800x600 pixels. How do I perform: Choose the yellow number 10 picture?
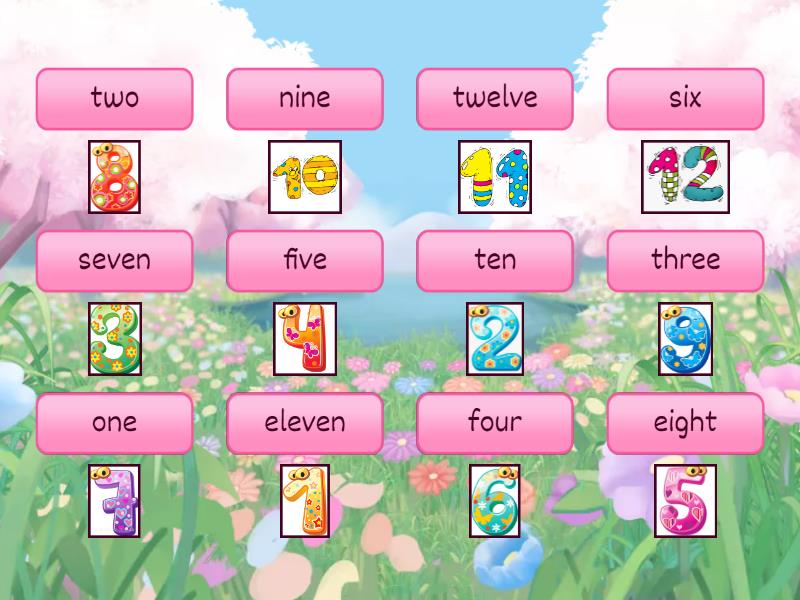click(x=305, y=177)
